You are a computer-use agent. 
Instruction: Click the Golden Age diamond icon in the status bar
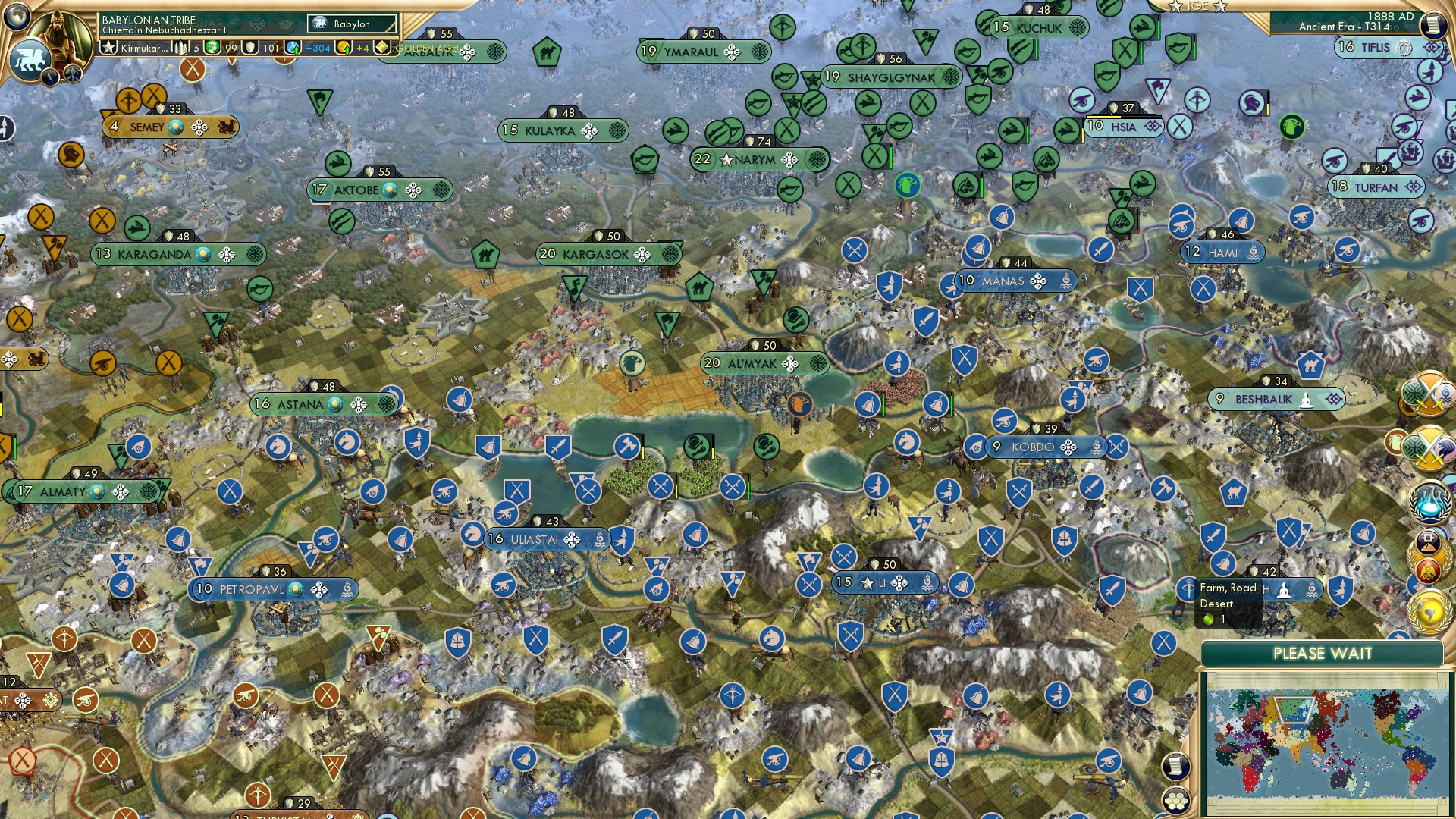click(x=381, y=49)
